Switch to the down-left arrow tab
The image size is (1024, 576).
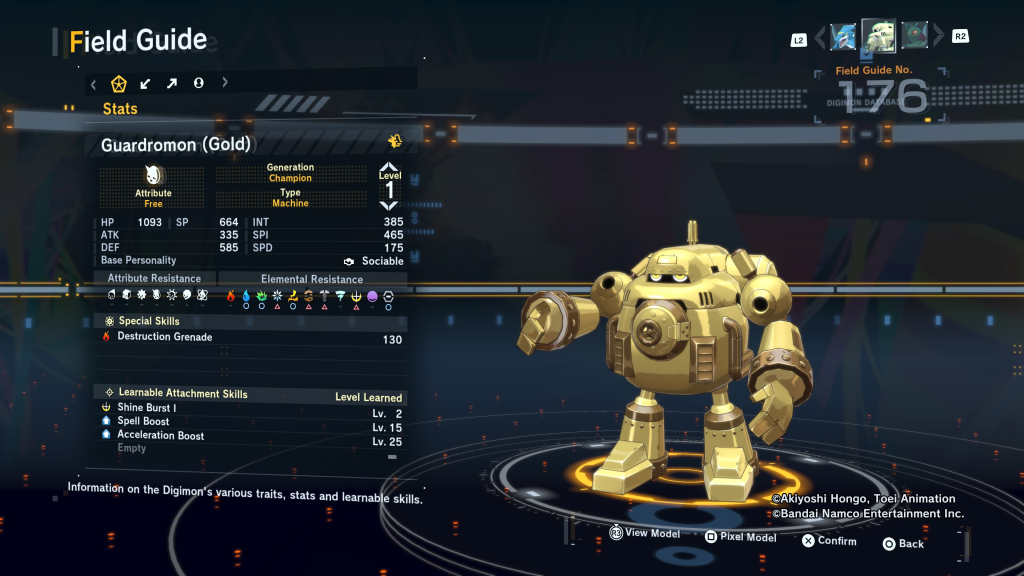pos(146,83)
